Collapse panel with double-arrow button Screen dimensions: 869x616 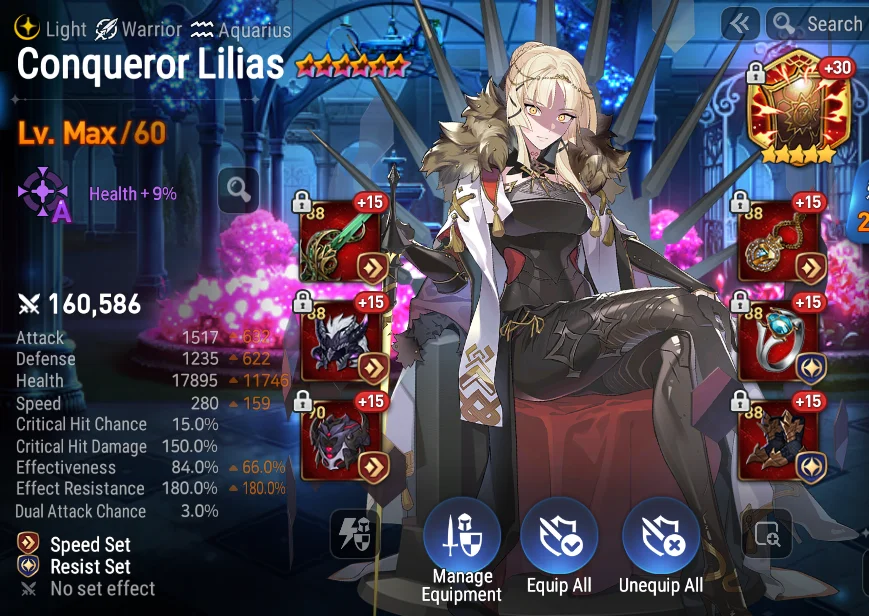739,24
